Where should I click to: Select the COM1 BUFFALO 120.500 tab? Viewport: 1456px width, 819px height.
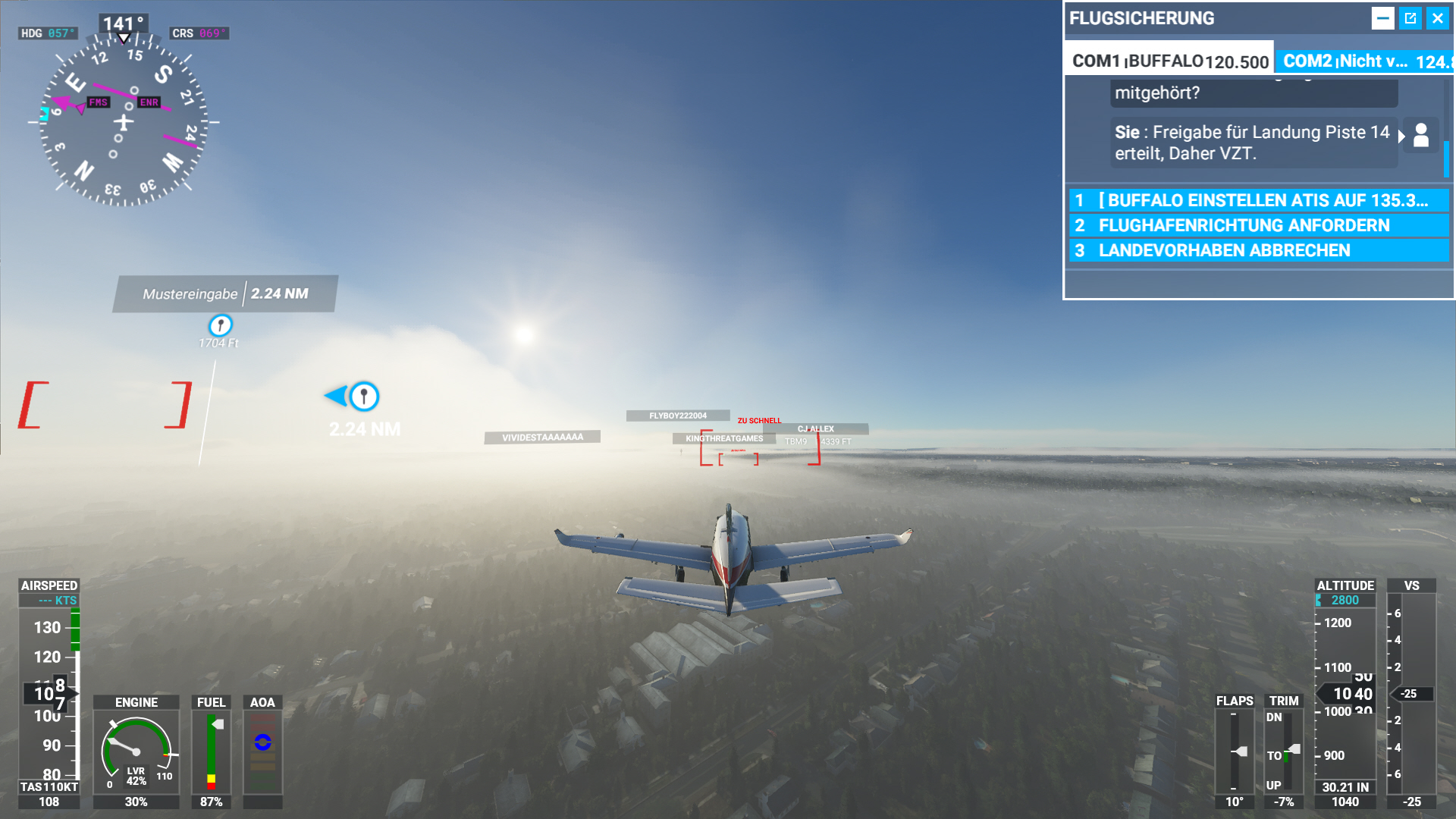click(x=1168, y=59)
